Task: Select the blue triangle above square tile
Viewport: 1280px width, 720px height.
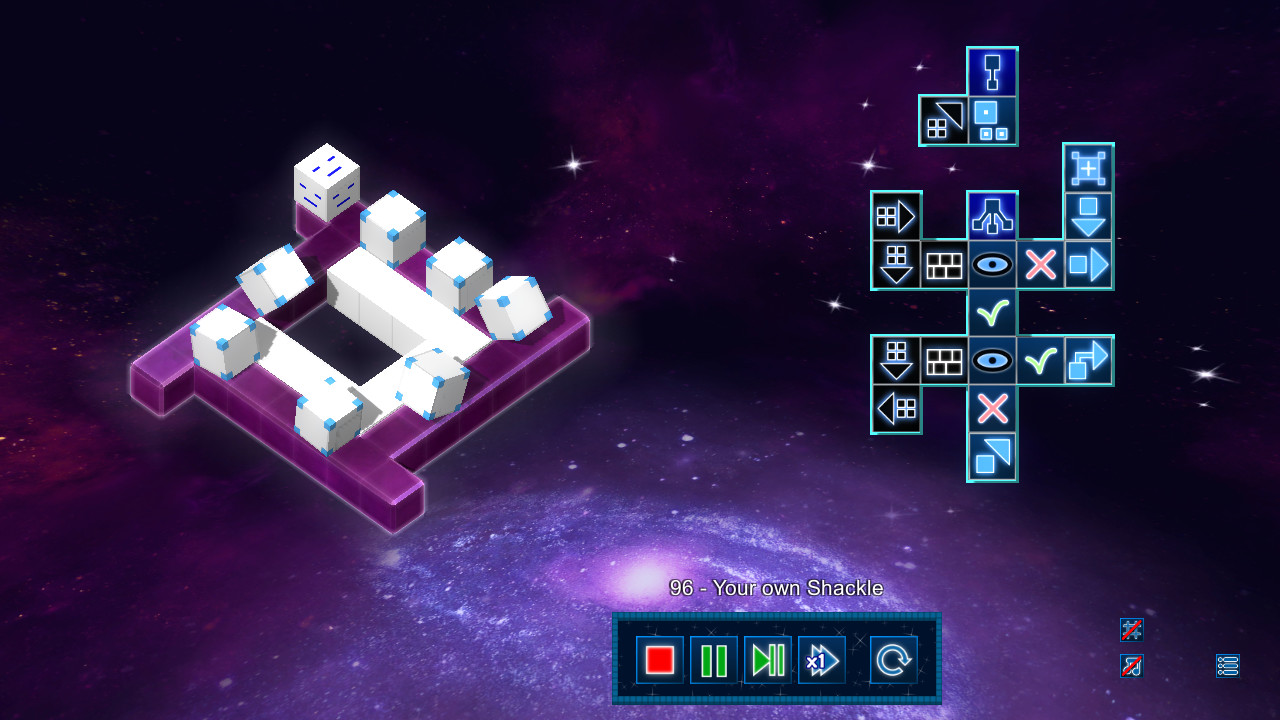Action: tap(992, 457)
